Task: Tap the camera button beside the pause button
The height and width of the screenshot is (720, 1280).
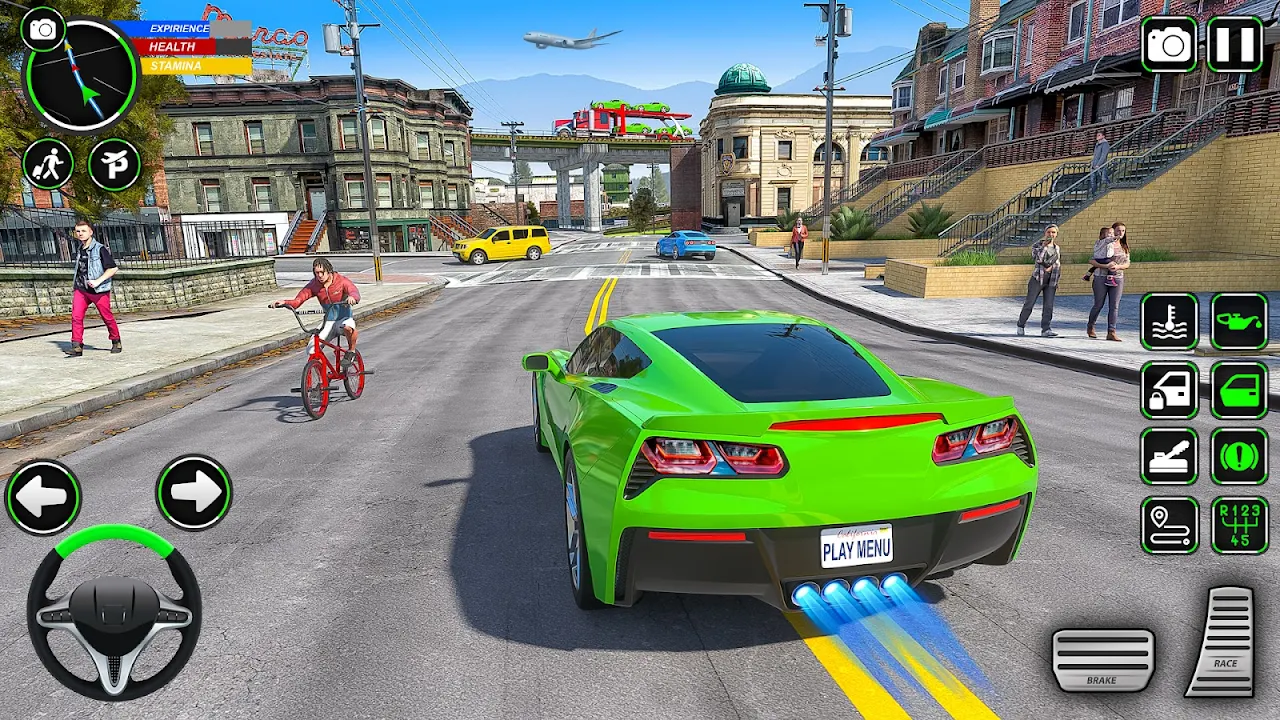Action: click(1169, 45)
